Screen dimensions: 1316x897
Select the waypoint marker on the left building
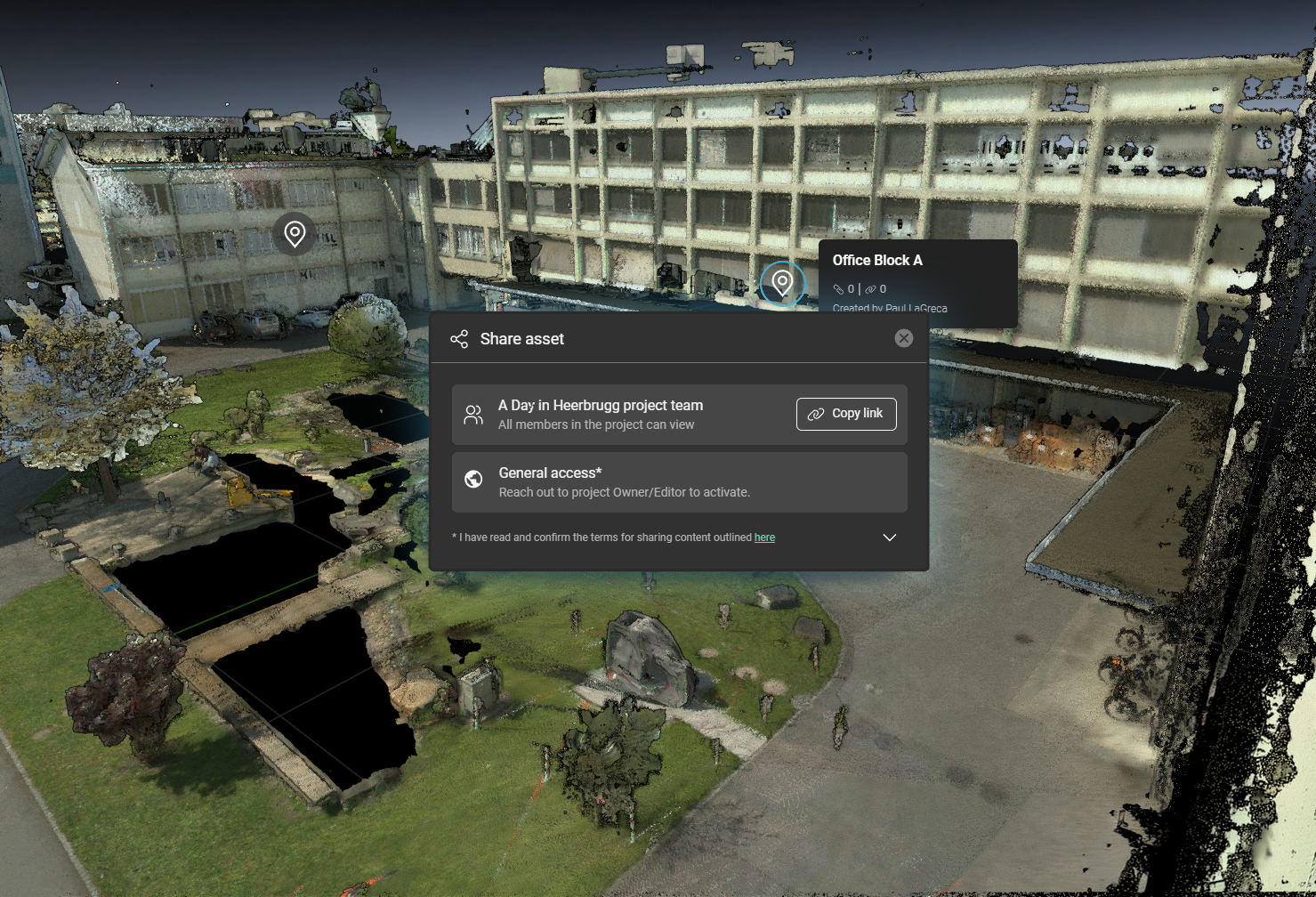pos(295,232)
